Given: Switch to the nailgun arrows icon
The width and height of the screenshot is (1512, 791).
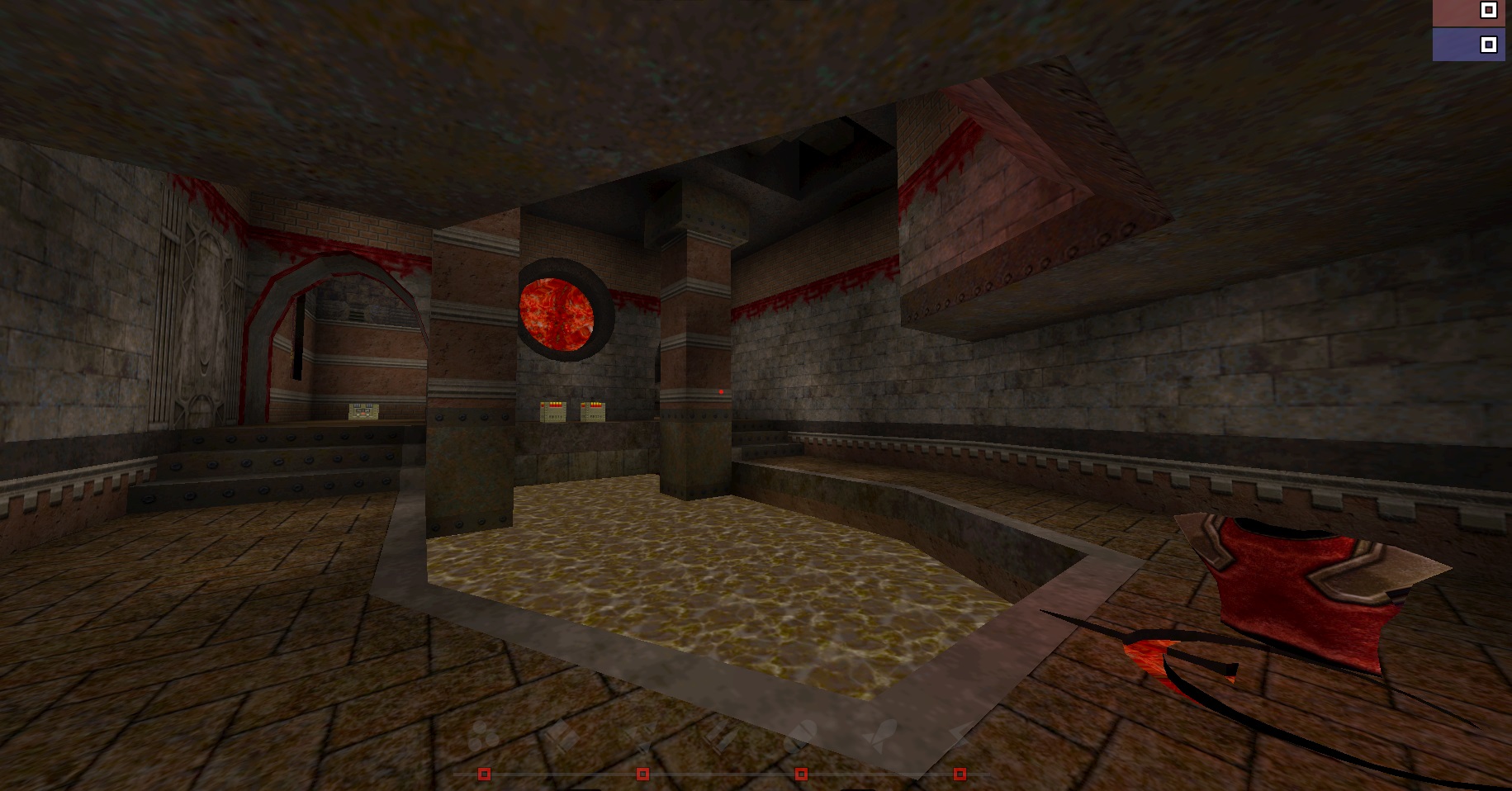Looking at the screenshot, I should click(638, 733).
